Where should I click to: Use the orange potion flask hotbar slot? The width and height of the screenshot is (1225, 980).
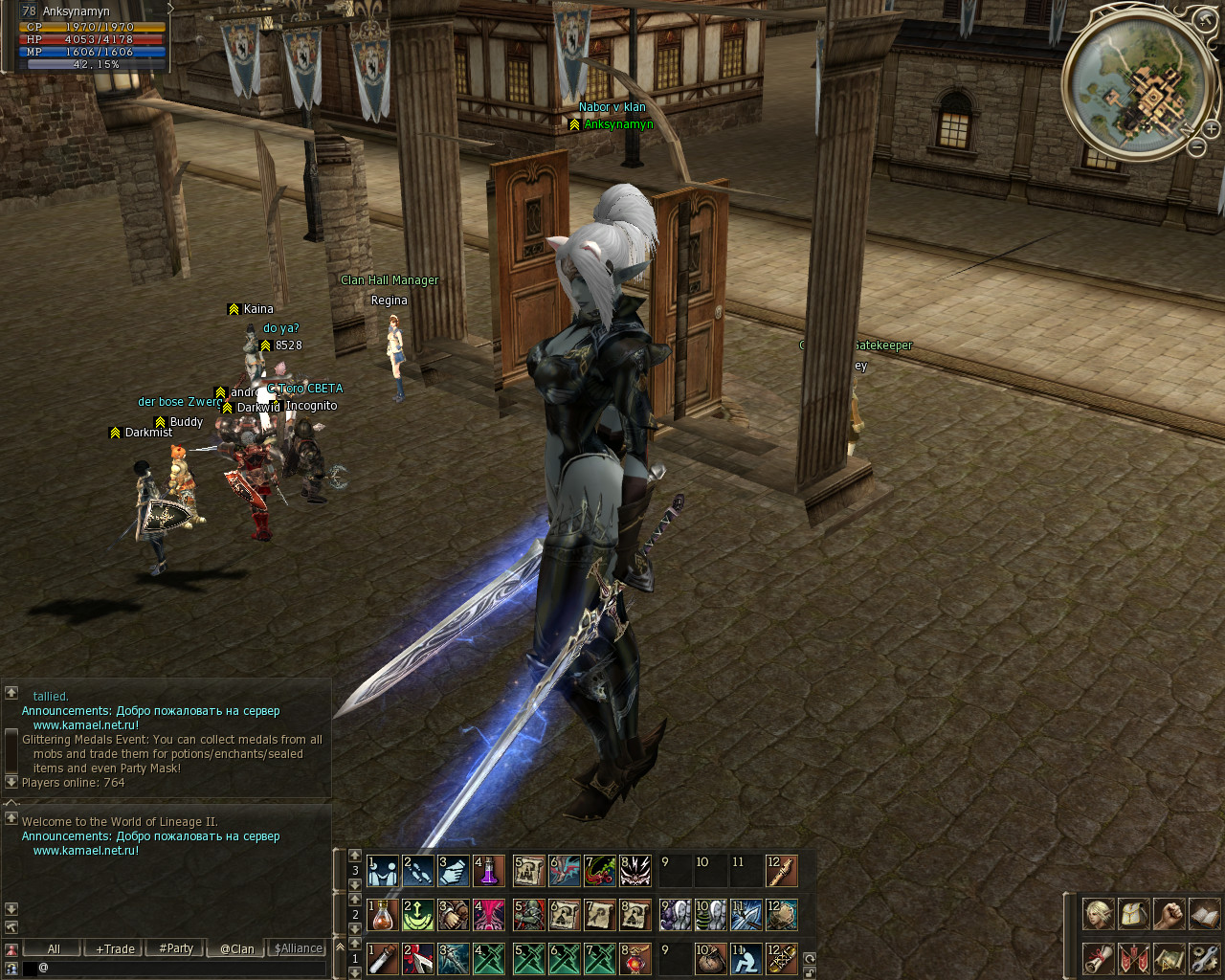pos(383,915)
